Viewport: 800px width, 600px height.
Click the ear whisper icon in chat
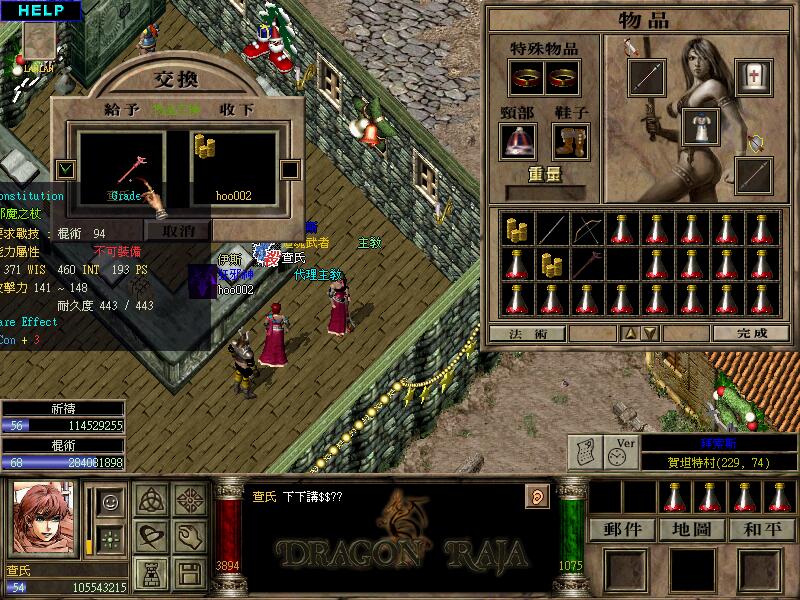click(536, 496)
